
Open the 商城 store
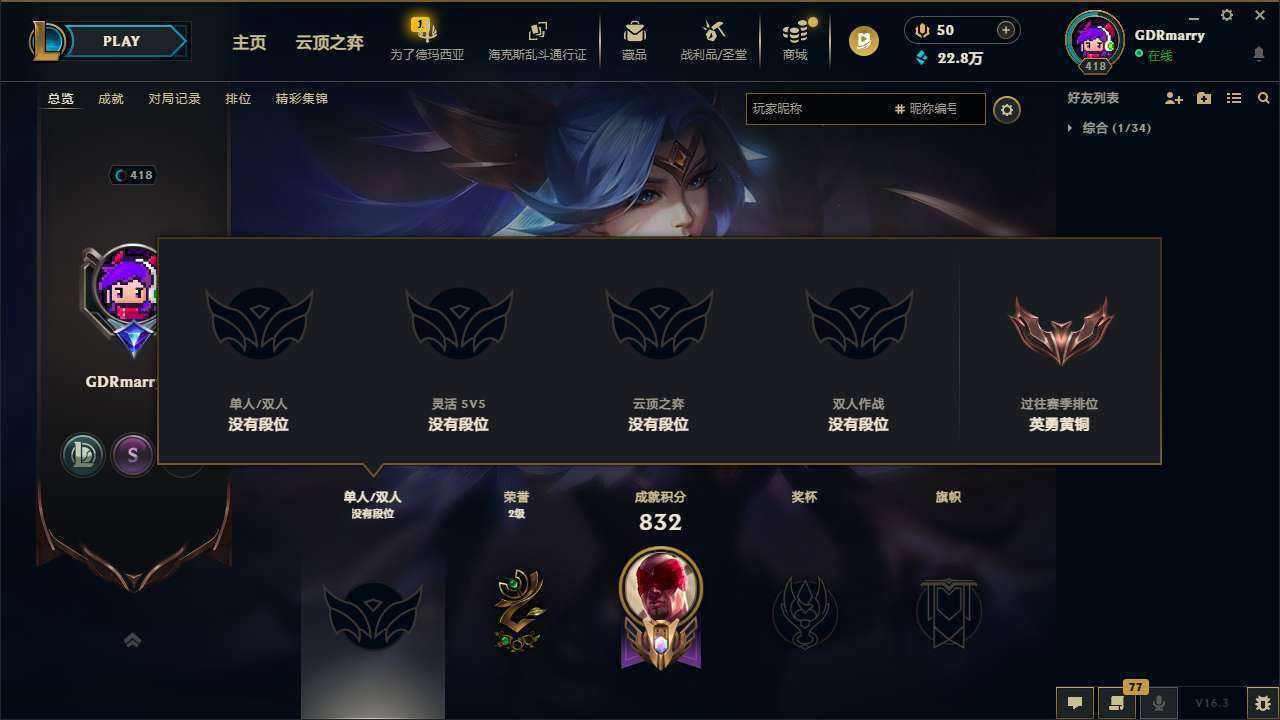(x=795, y=40)
